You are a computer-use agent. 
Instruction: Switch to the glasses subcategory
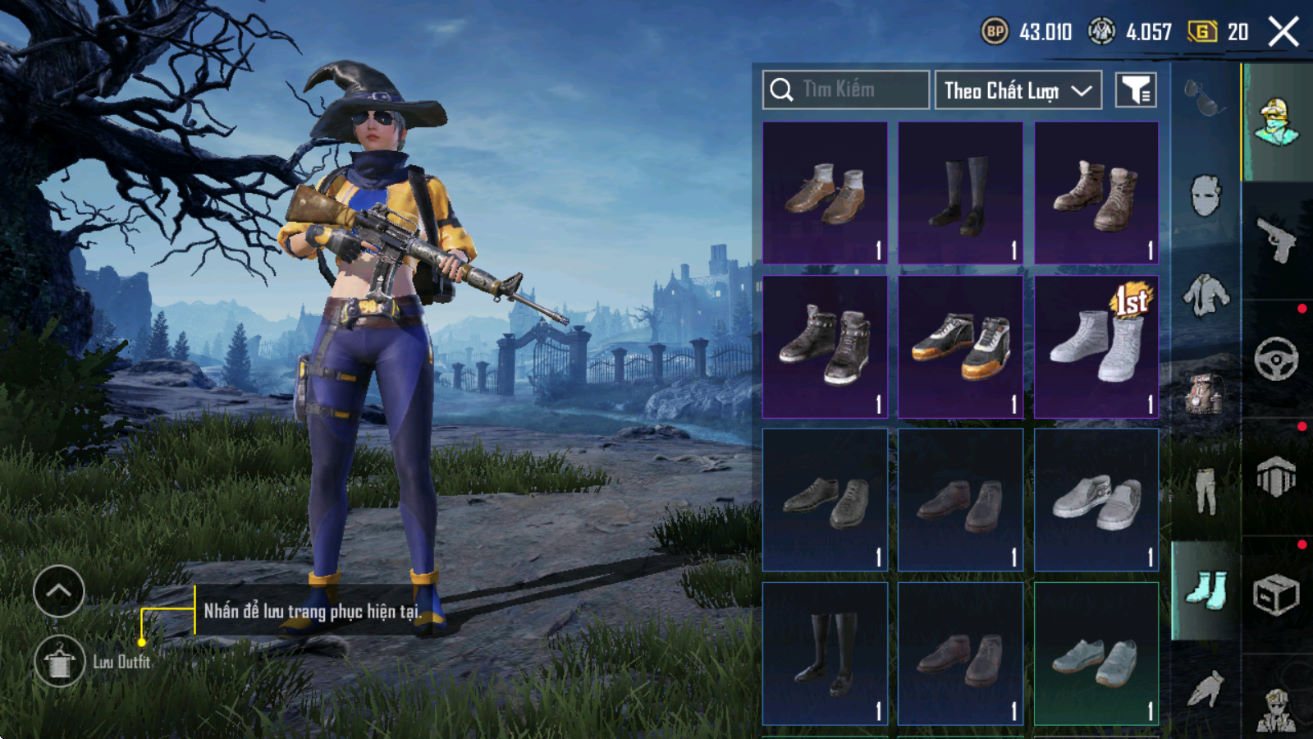point(1205,97)
